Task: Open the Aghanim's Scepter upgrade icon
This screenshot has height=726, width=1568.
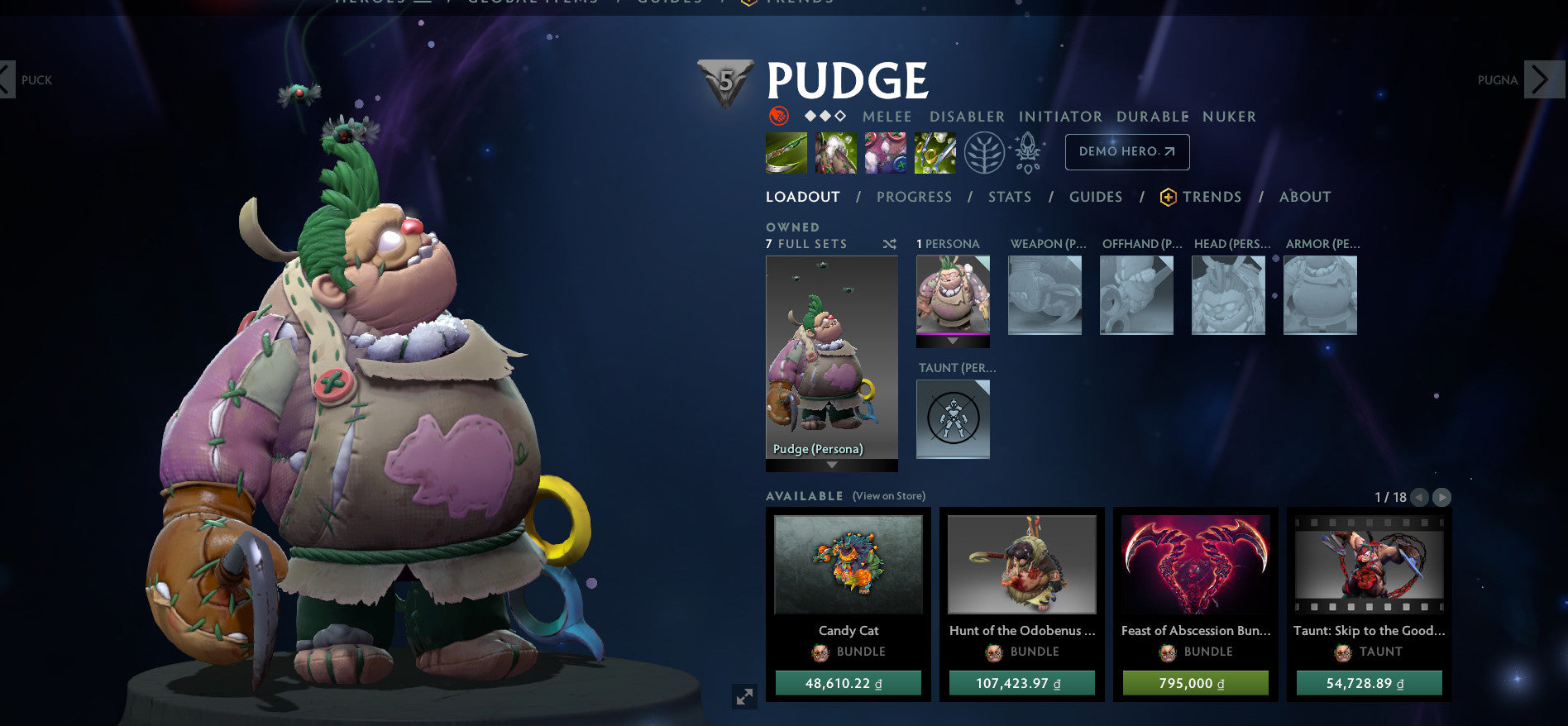Action: [x=1026, y=153]
